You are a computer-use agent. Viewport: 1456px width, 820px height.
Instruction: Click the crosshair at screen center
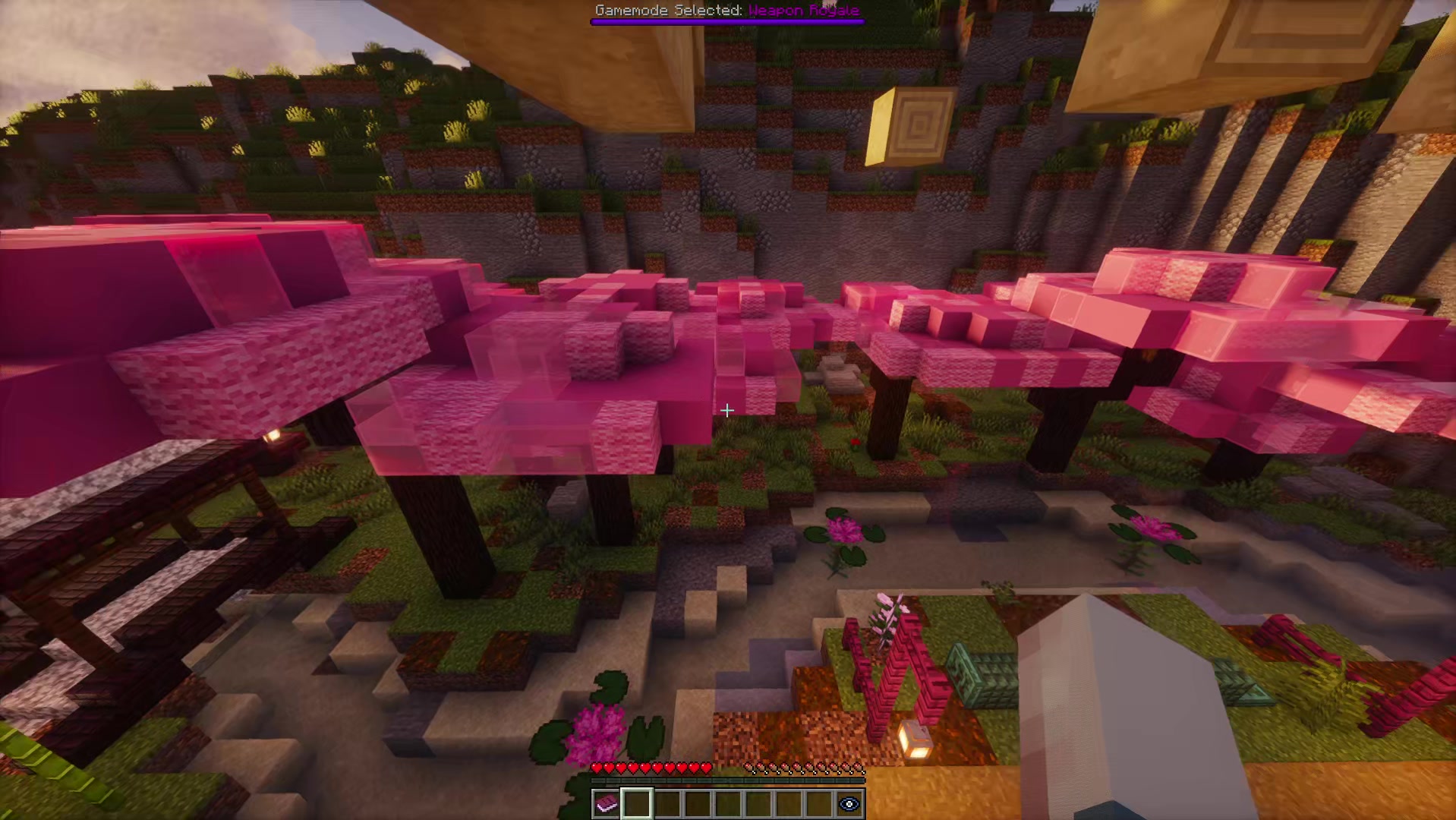click(x=726, y=411)
